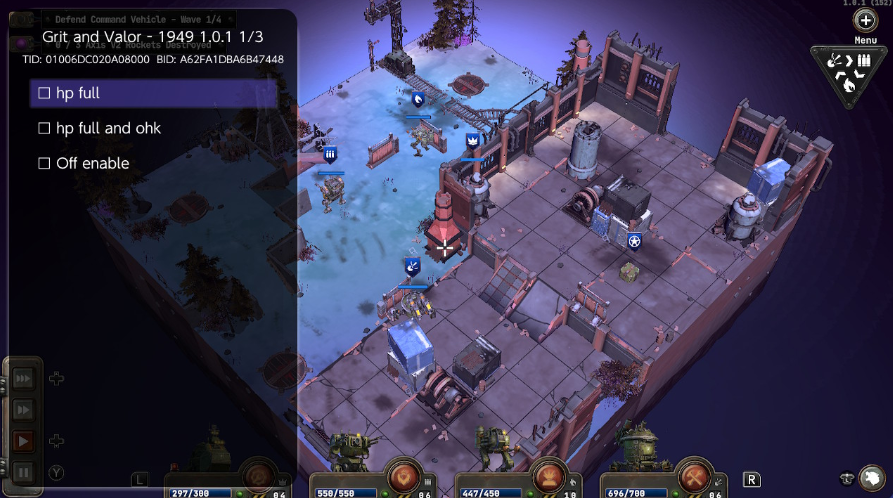Screen dimensions: 893x498
Task: Activate the flame ability on the 550/550 unit
Action: (404, 475)
